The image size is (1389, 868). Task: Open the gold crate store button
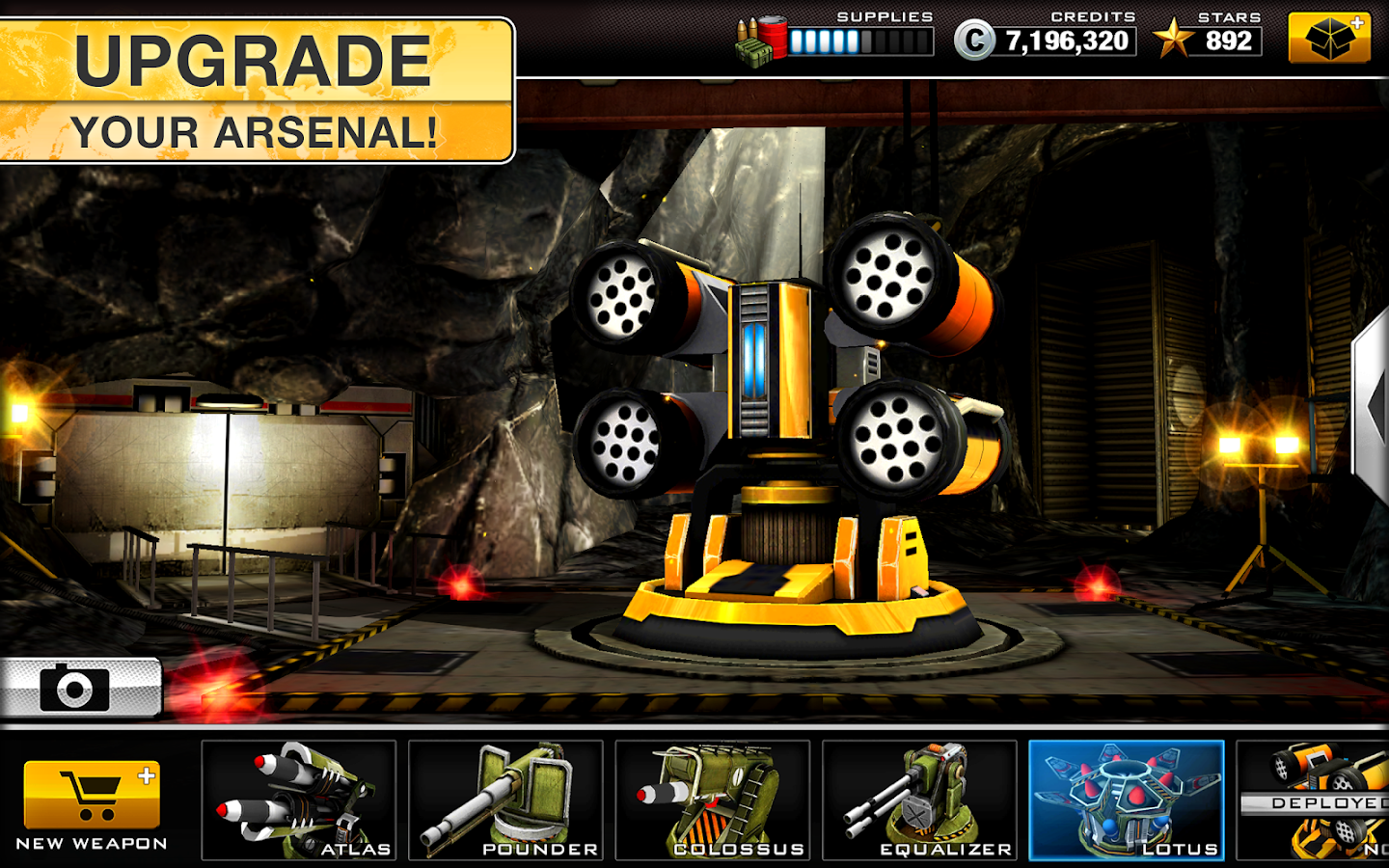[1329, 39]
